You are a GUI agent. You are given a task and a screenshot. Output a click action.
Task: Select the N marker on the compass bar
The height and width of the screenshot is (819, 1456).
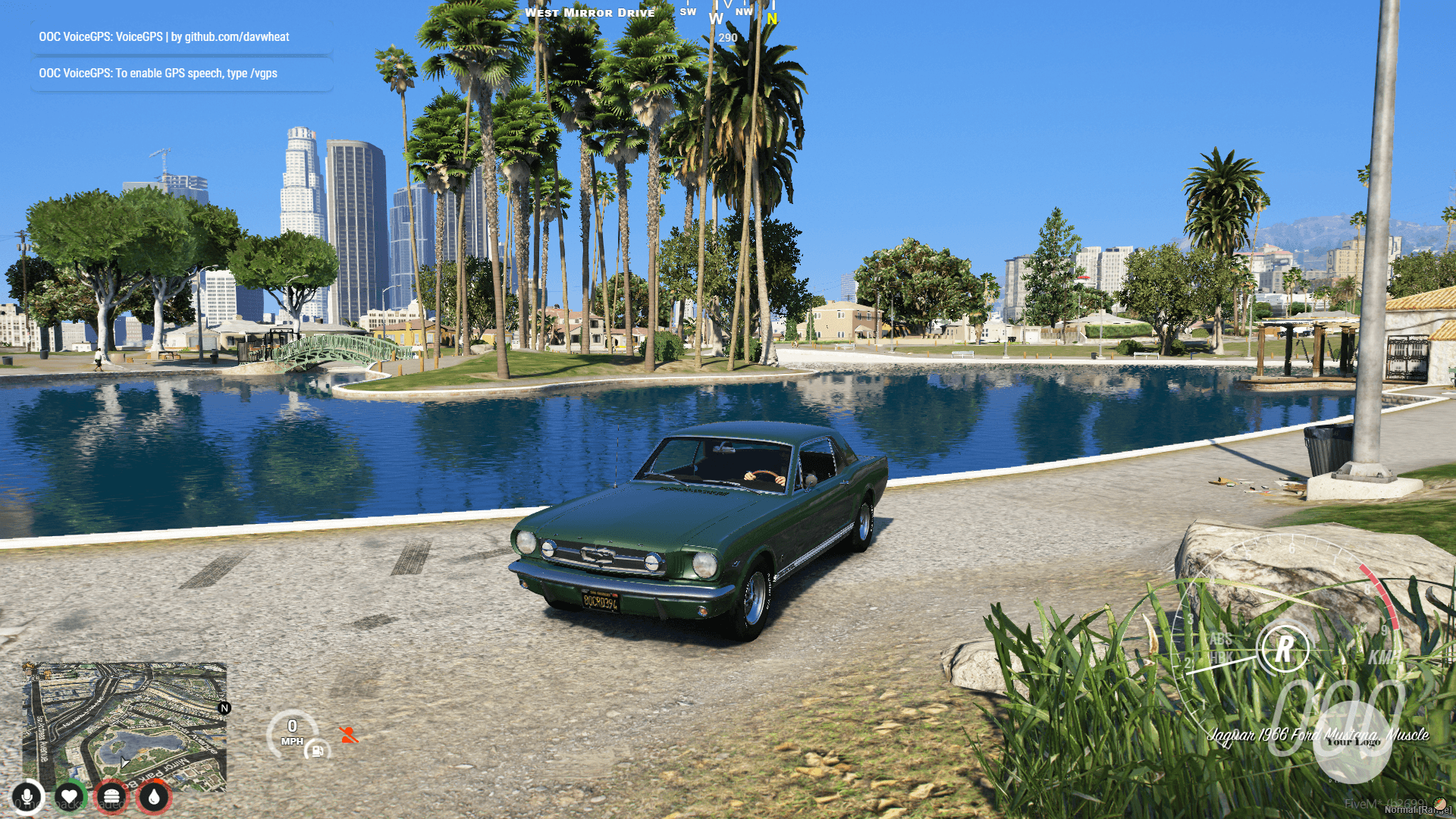point(771,17)
